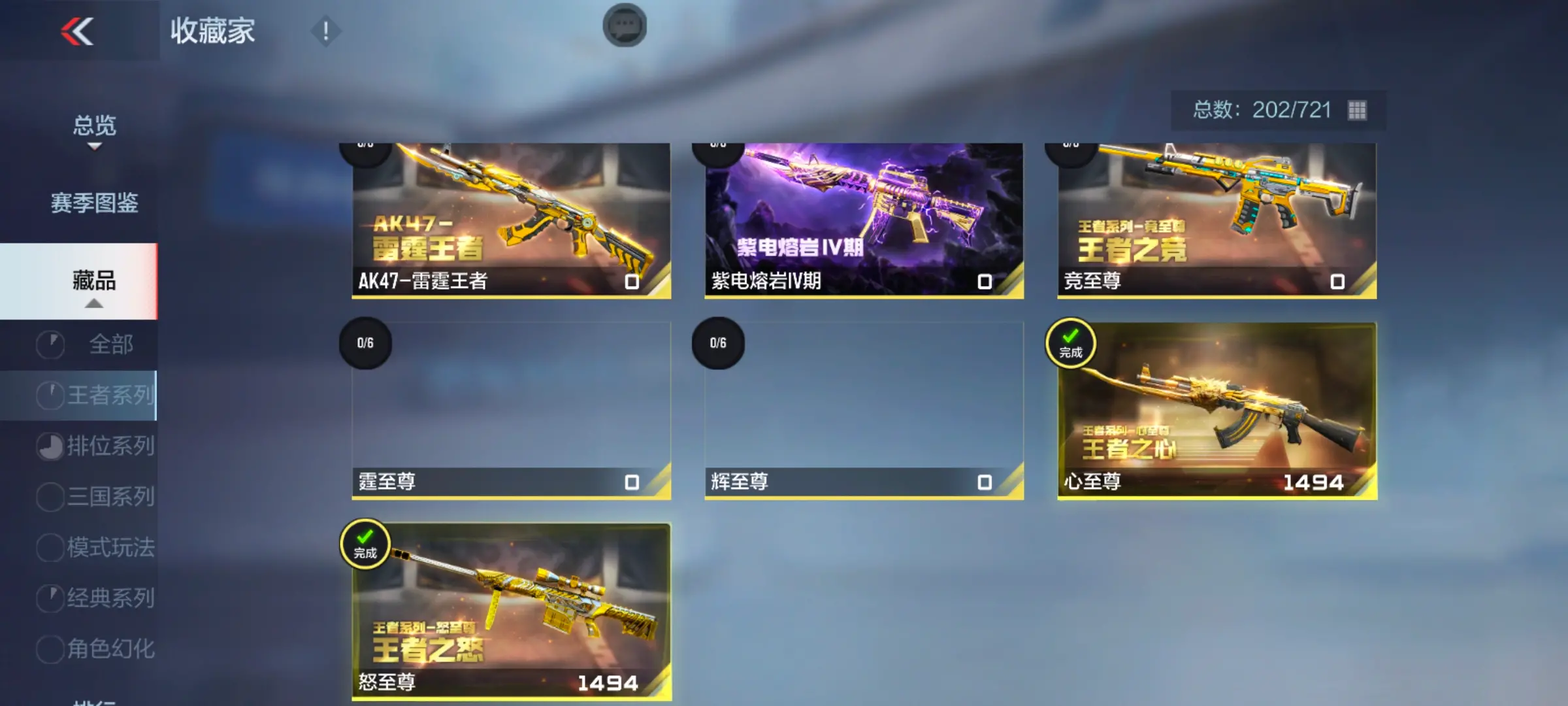Go back with the double-arrow button
This screenshot has height=706, width=1568.
click(x=77, y=31)
